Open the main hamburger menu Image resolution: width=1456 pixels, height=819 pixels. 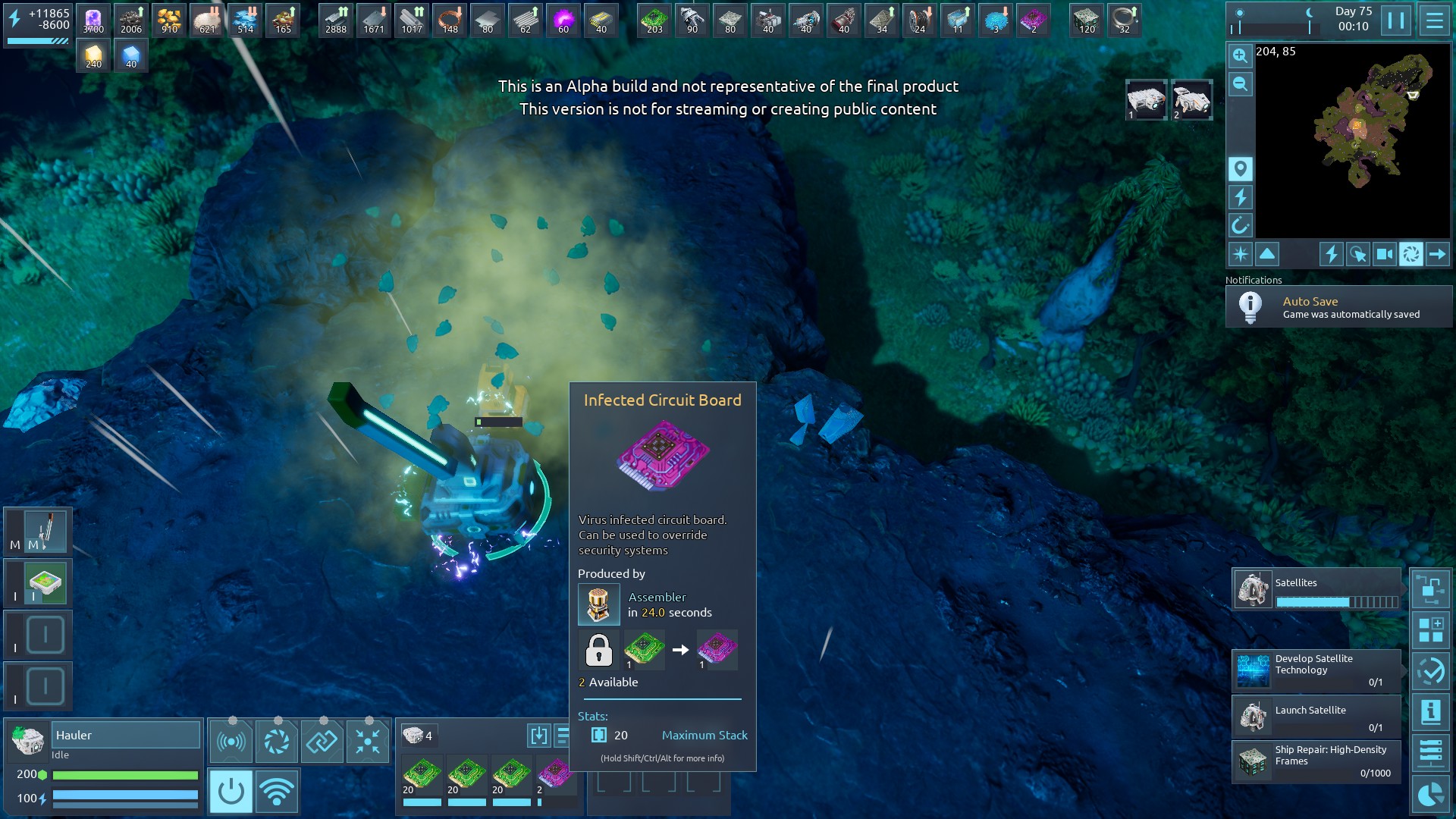click(x=1434, y=20)
